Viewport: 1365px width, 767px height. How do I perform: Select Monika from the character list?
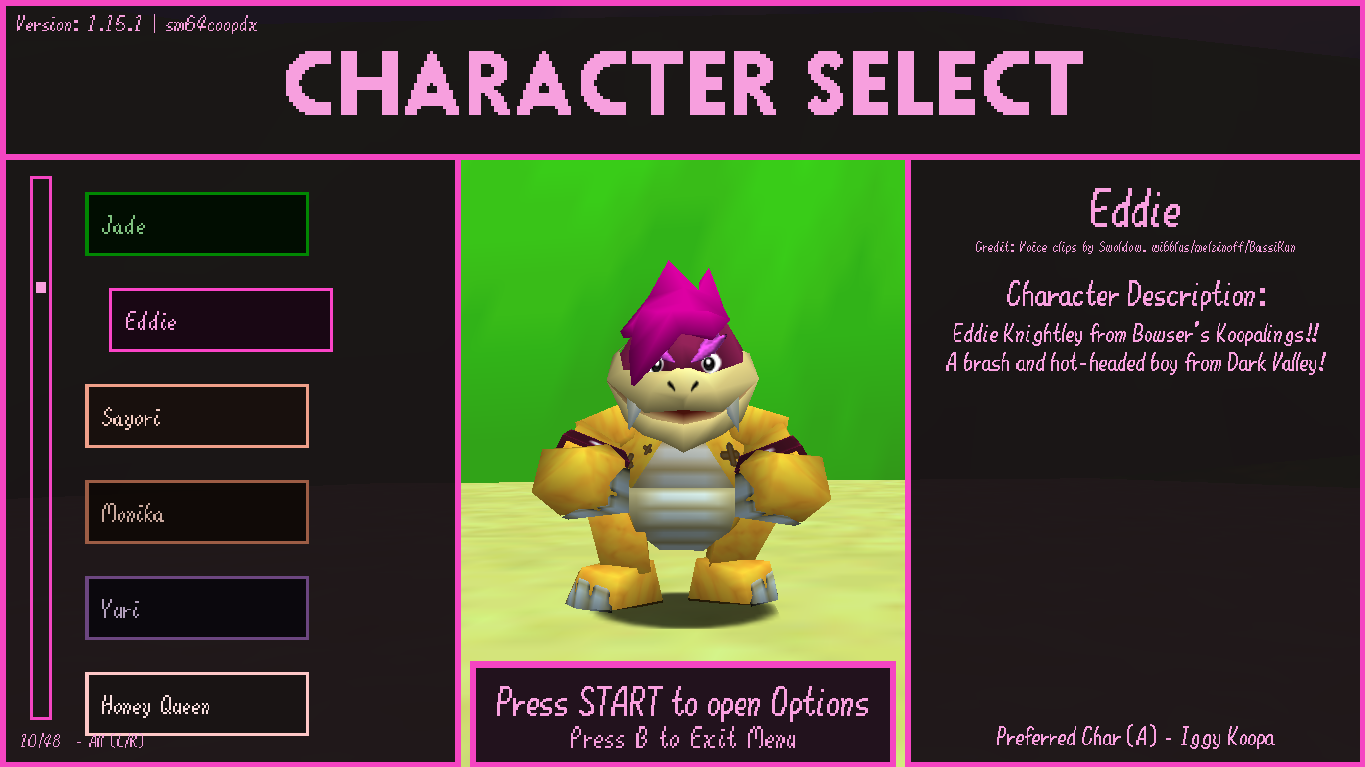pos(196,512)
